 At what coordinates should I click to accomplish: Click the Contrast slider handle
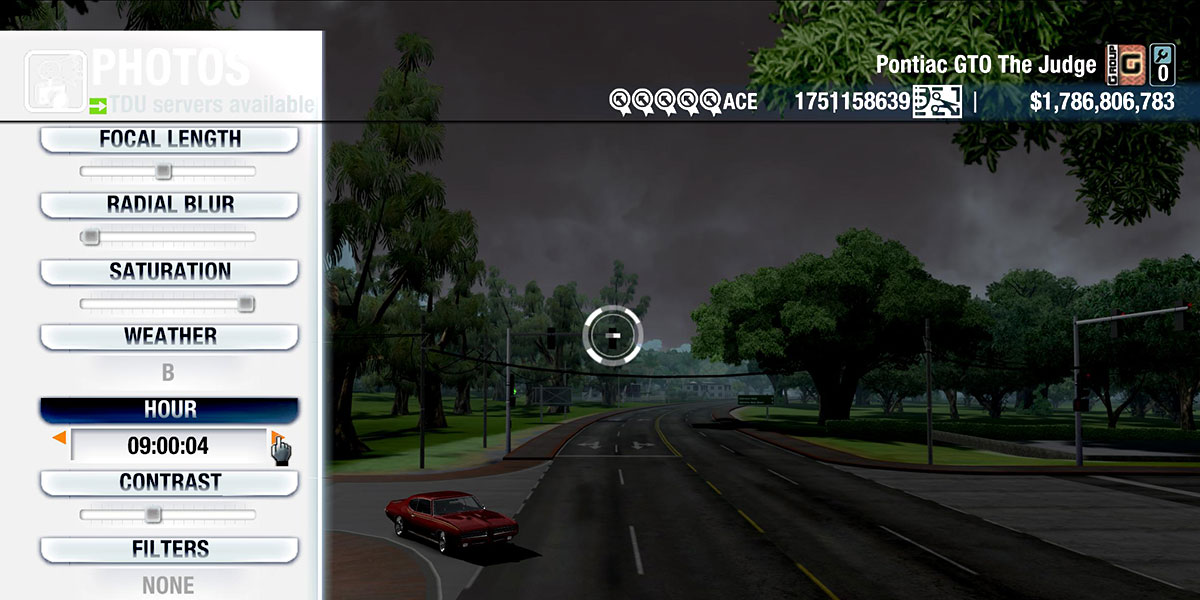(x=152, y=515)
